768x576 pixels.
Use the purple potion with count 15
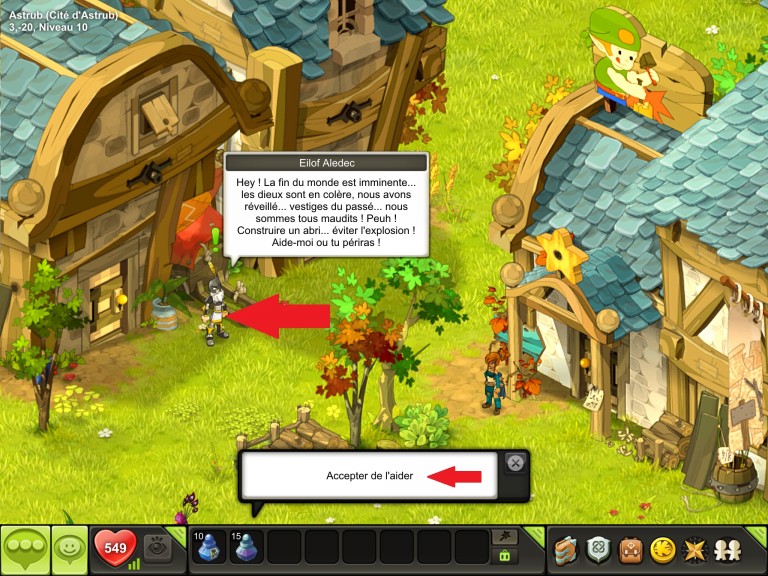pyautogui.click(x=247, y=548)
